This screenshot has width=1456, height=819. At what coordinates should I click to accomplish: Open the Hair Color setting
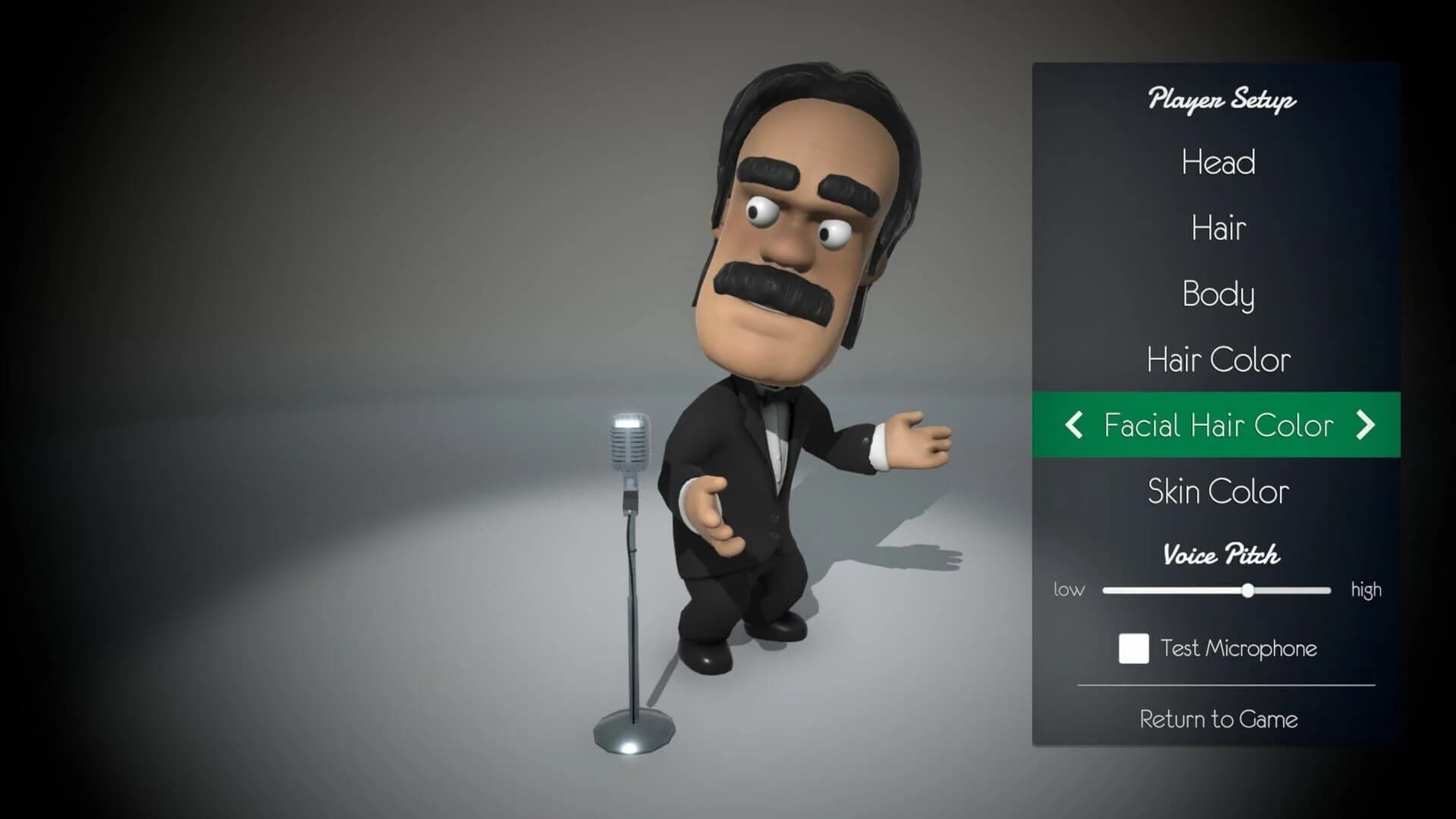pyautogui.click(x=1217, y=360)
